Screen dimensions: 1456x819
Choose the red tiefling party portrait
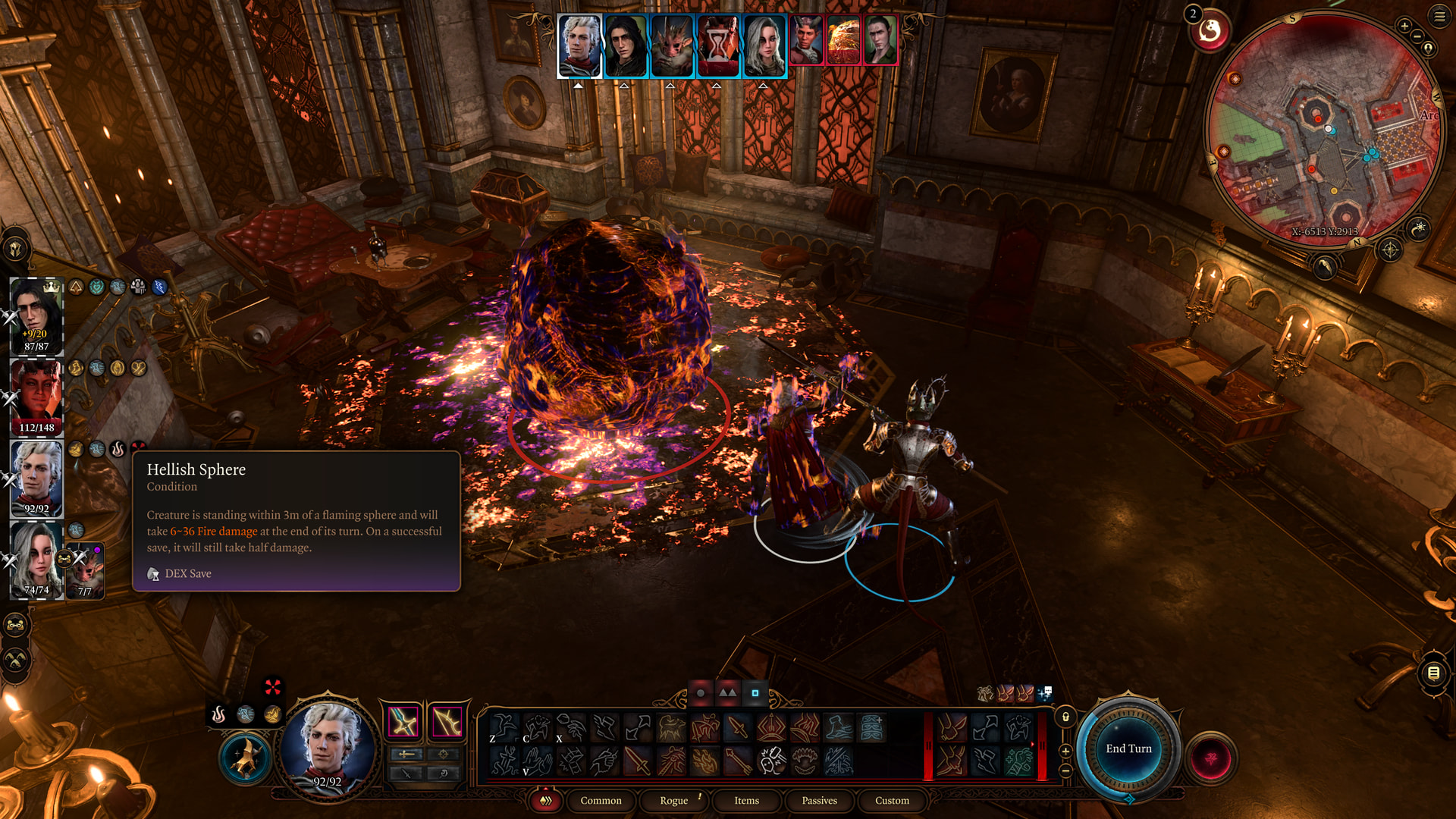click(x=36, y=396)
